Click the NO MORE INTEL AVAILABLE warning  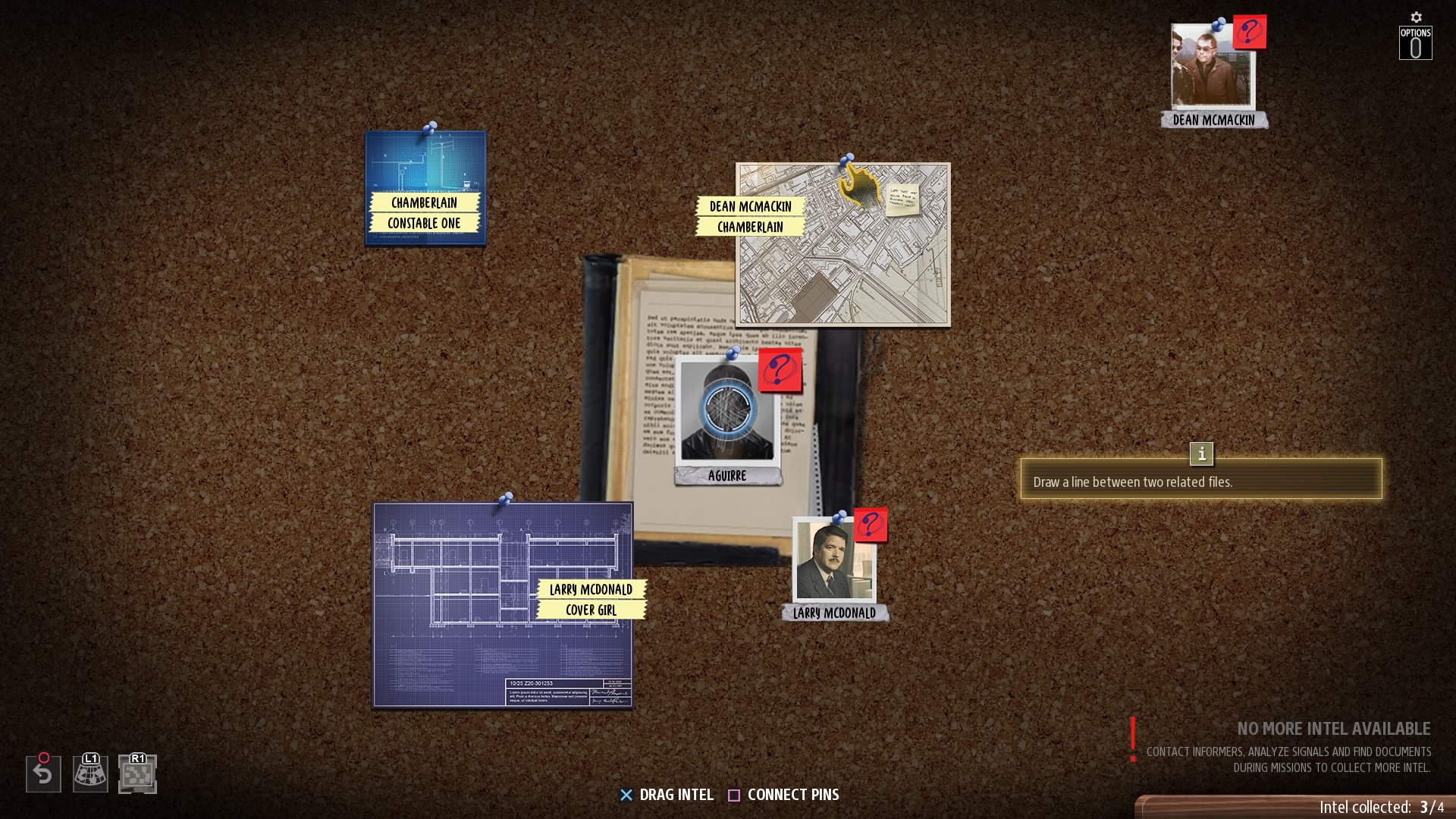[x=1333, y=729]
